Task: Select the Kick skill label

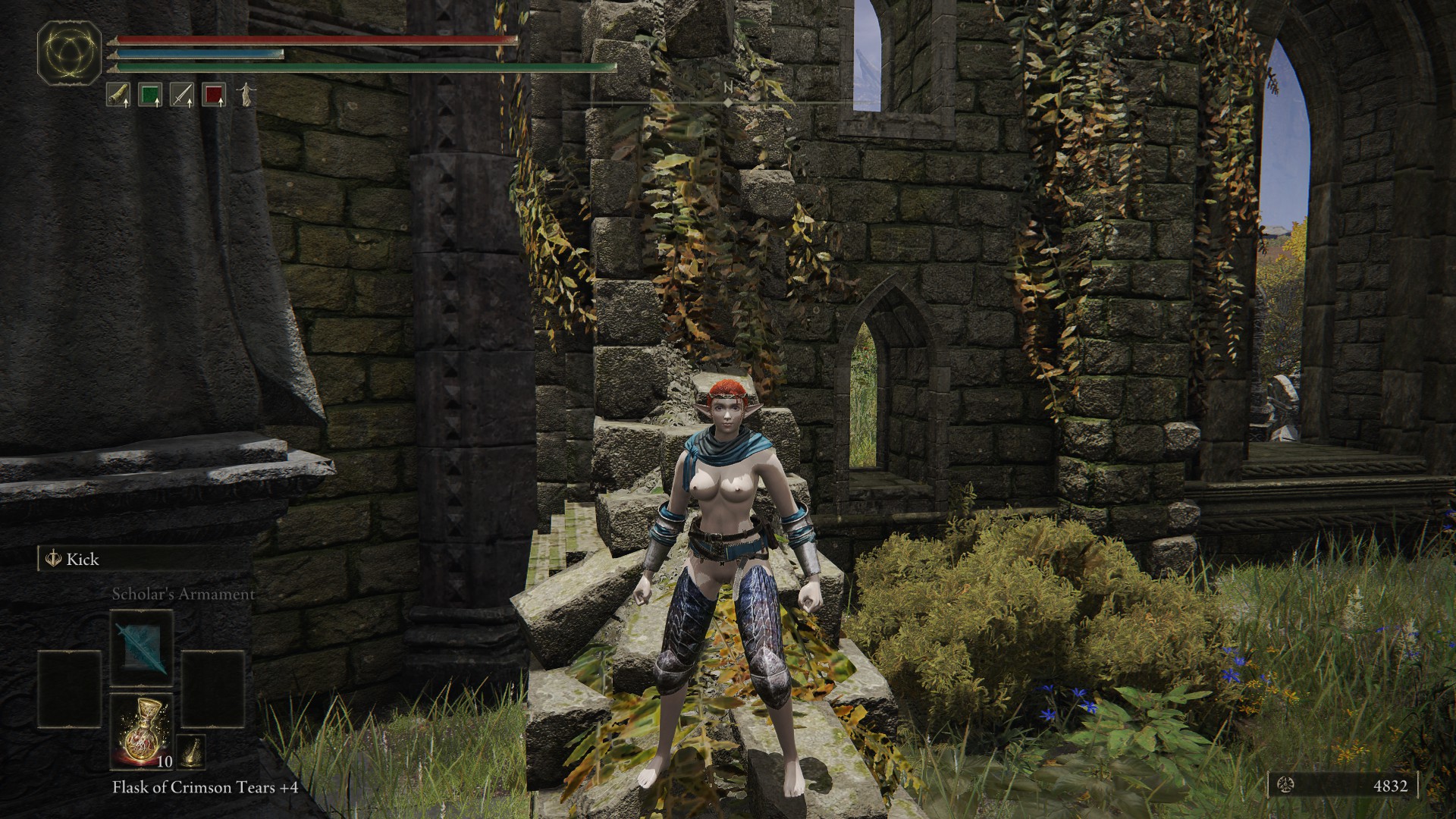Action: click(82, 560)
